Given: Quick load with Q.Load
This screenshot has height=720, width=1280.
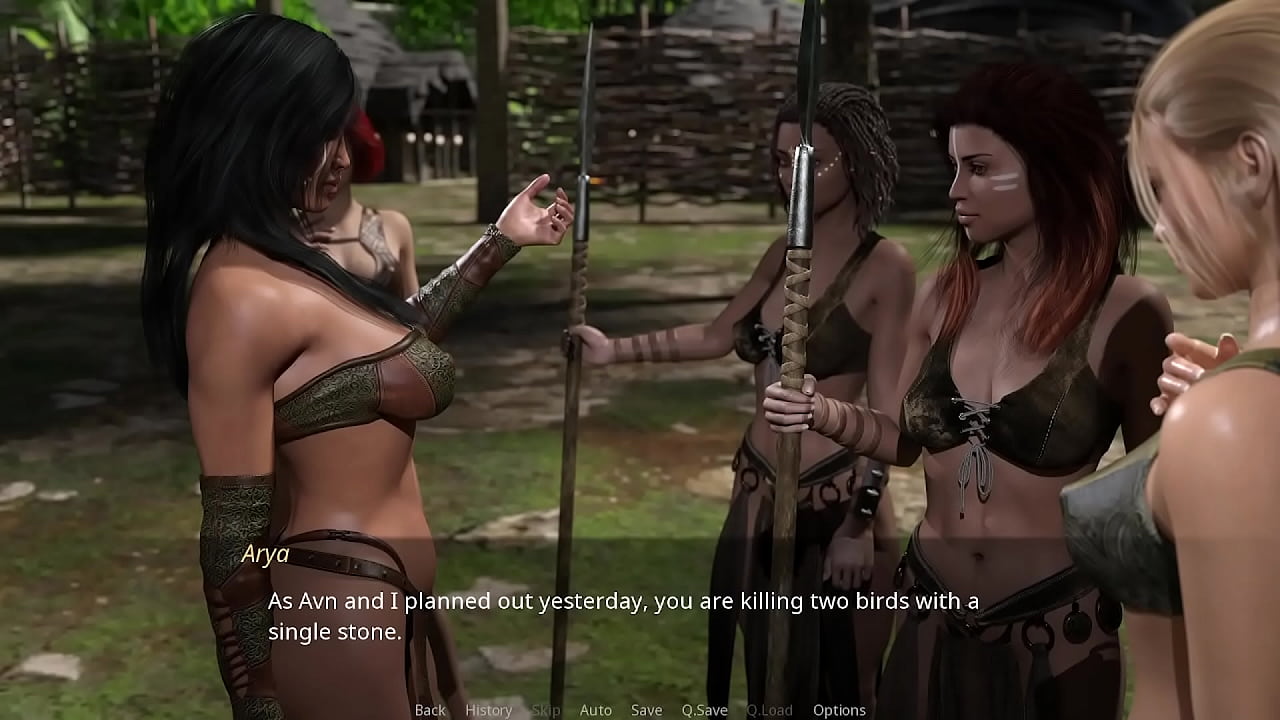Looking at the screenshot, I should coord(770,710).
